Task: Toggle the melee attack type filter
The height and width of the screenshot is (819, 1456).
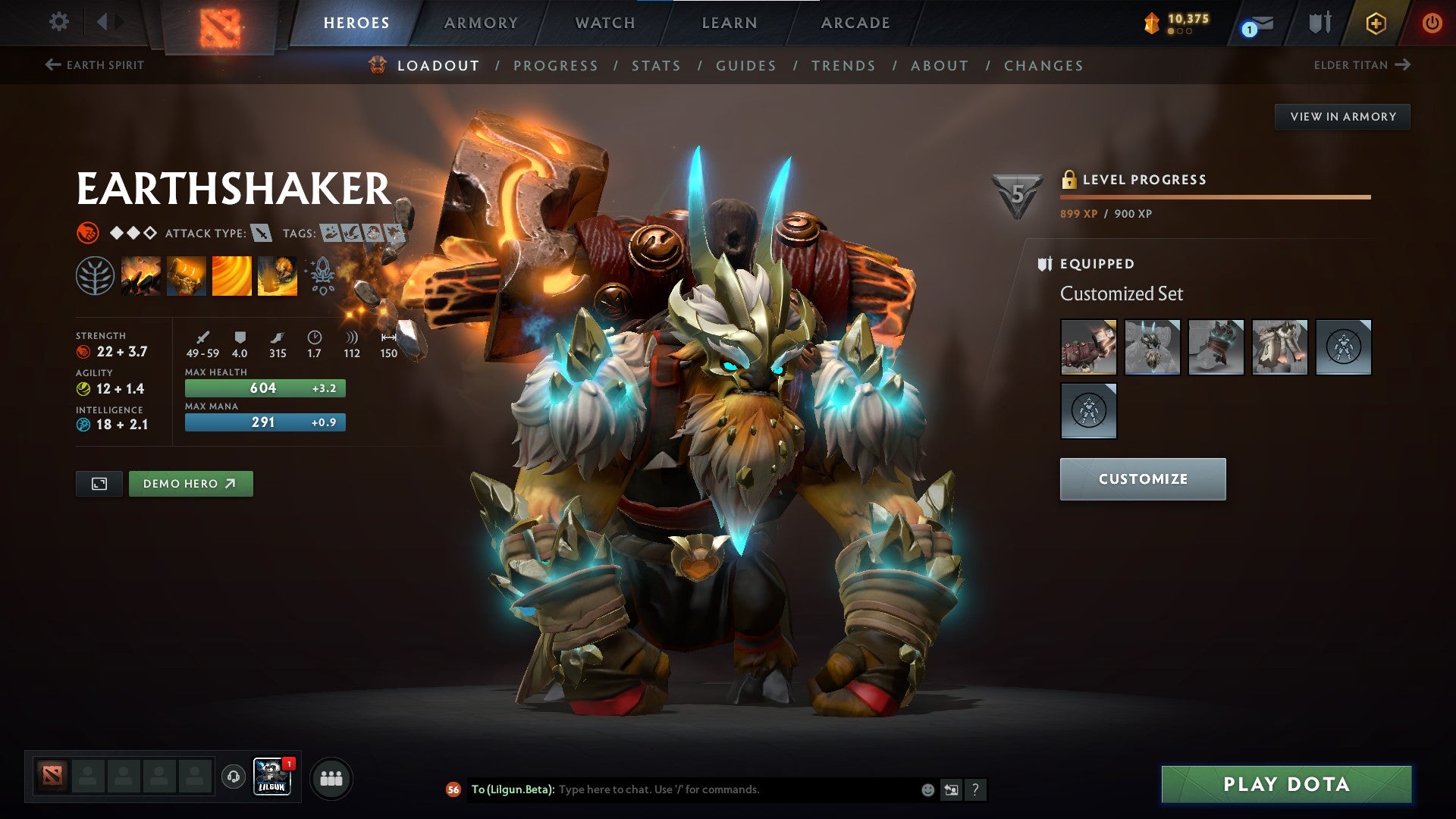Action: (x=262, y=234)
